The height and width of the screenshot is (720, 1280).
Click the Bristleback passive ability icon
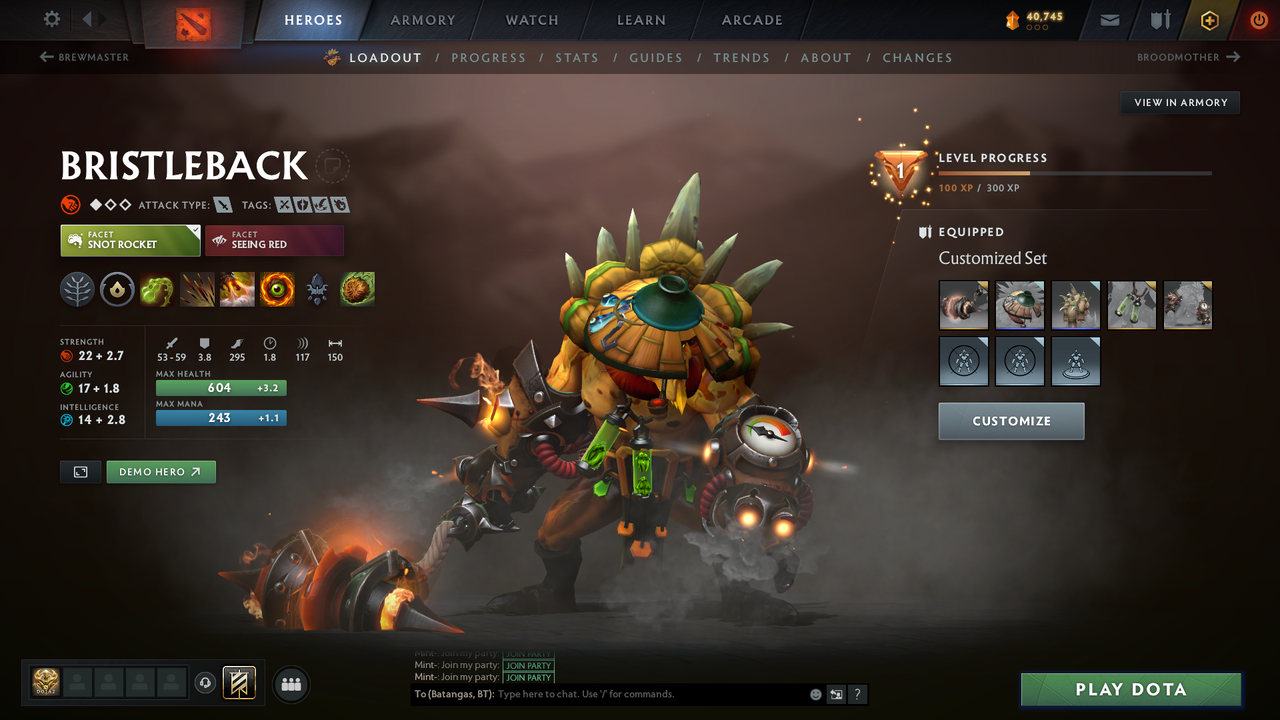(x=236, y=290)
